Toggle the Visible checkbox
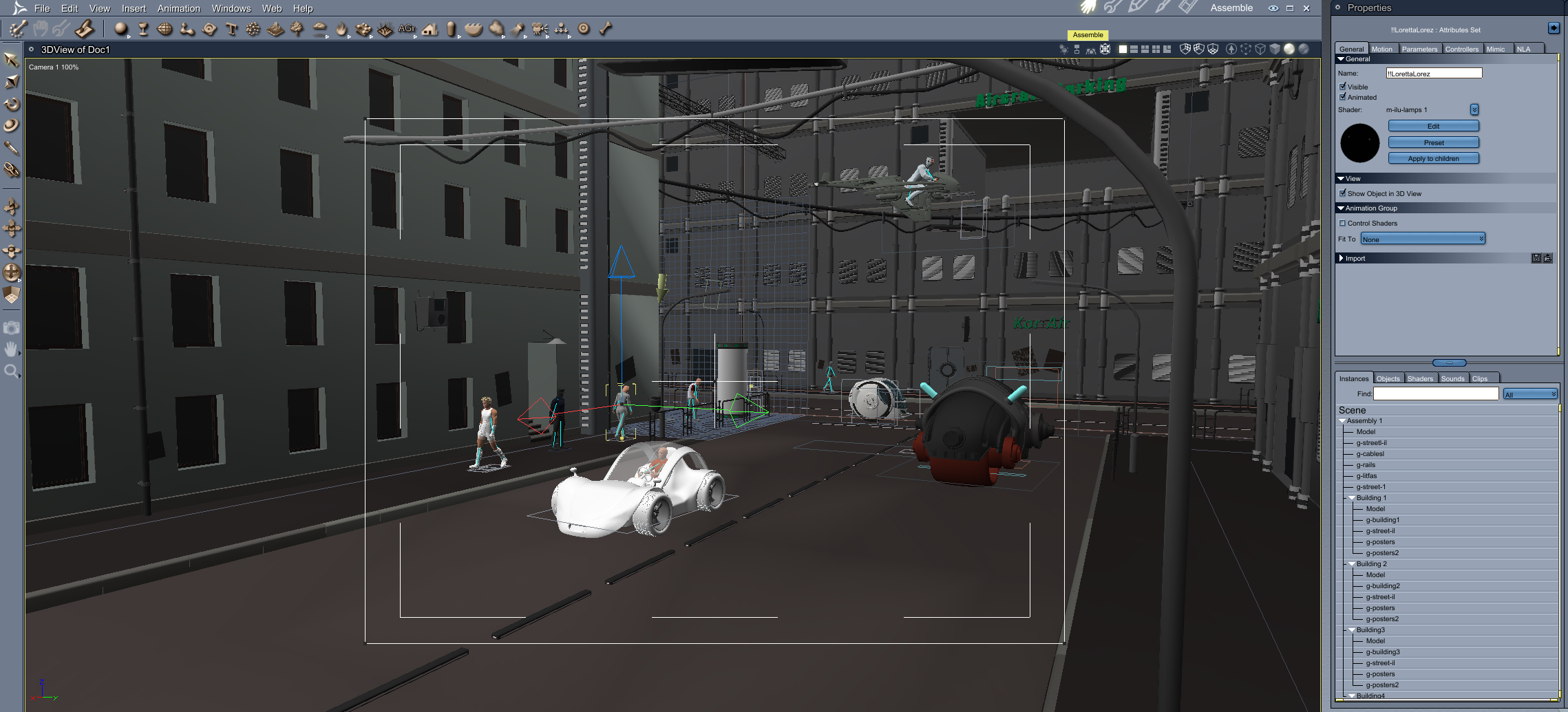This screenshot has width=1568, height=712. 1343,87
